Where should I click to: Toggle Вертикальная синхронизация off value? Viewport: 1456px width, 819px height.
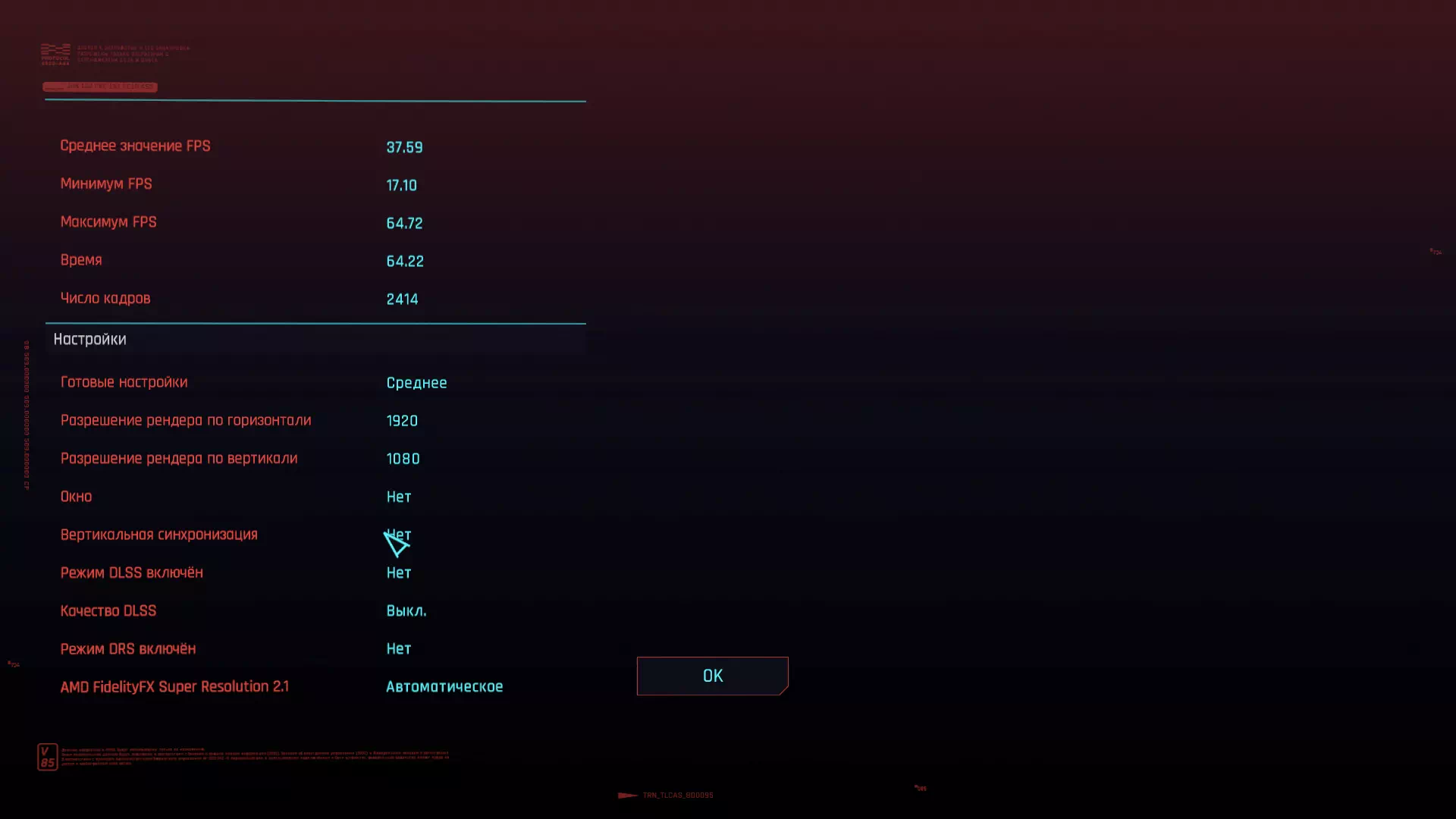[398, 535]
